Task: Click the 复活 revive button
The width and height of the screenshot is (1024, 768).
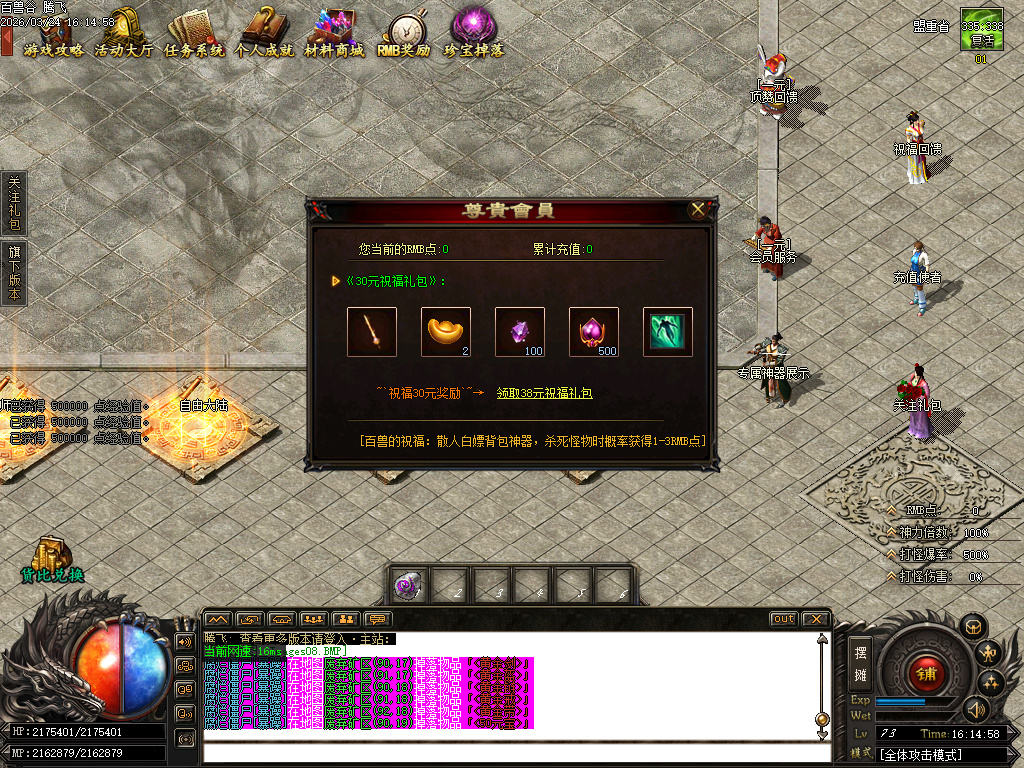Action: coord(981,34)
